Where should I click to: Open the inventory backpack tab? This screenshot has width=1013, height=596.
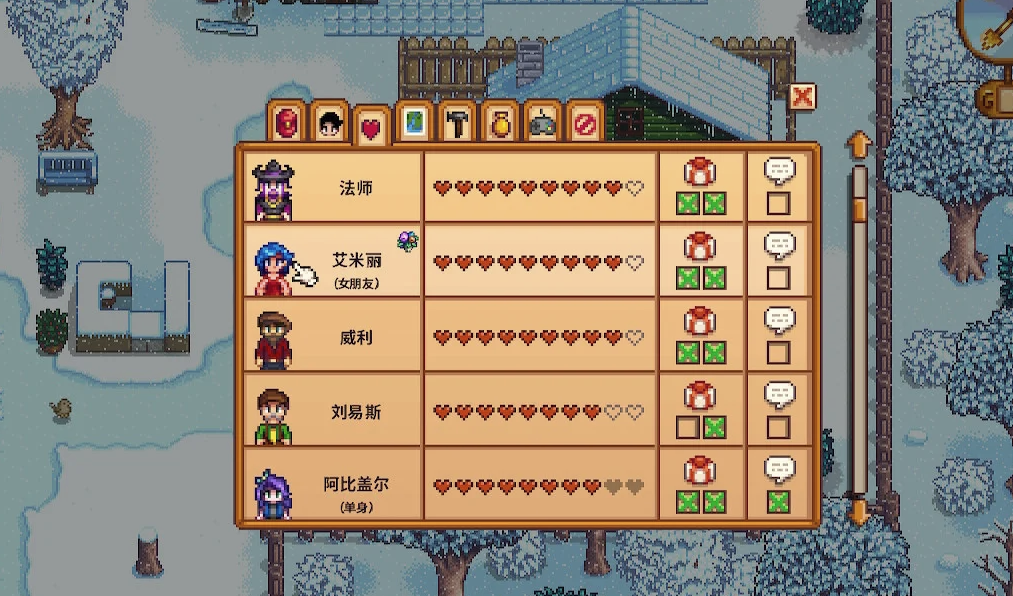288,123
